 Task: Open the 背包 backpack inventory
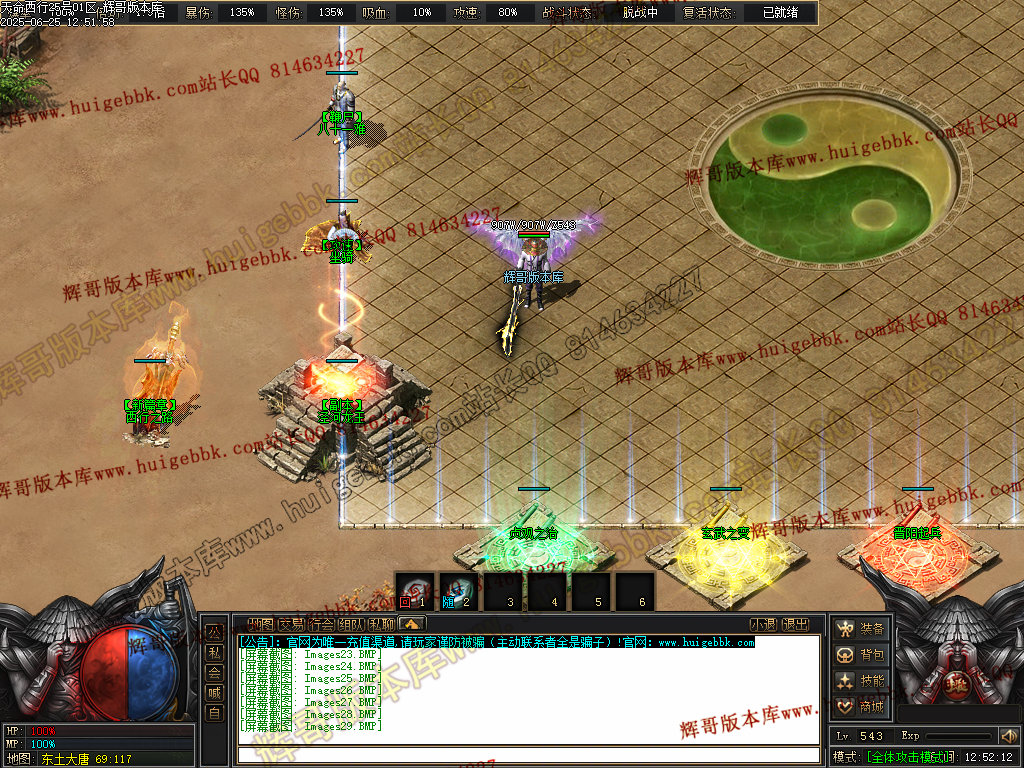point(861,655)
